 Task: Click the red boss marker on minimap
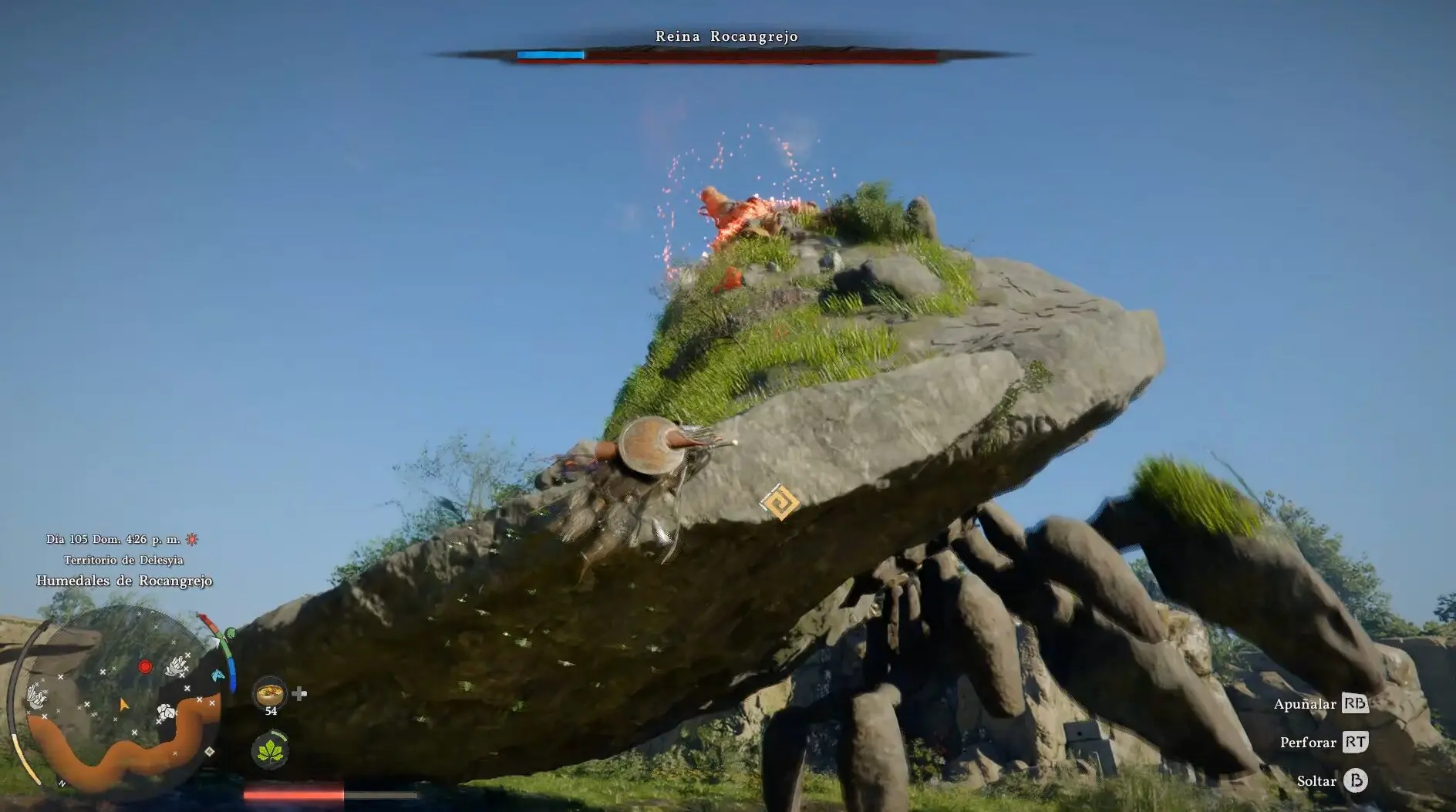[145, 666]
